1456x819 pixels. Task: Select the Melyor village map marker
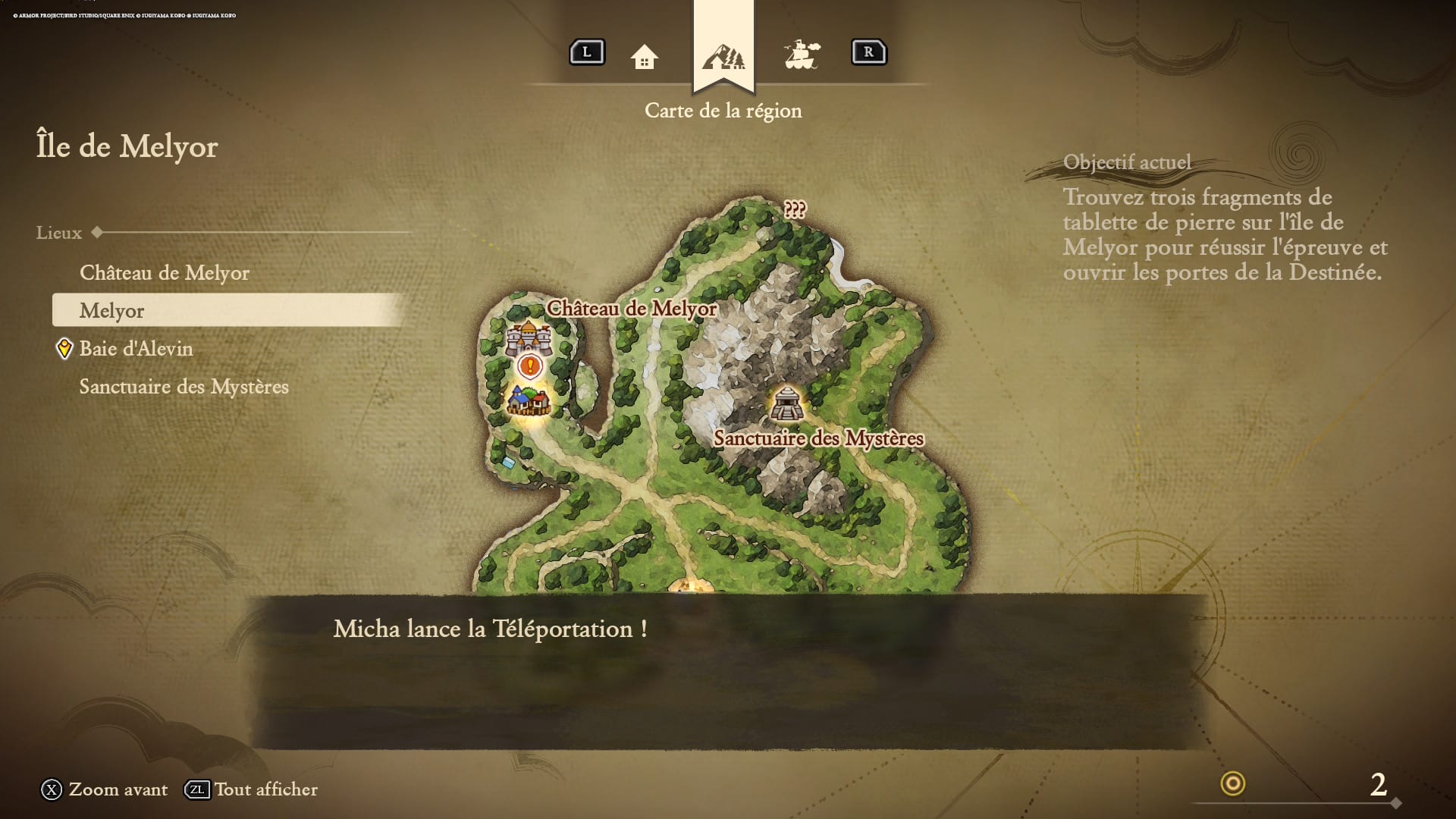pyautogui.click(x=529, y=400)
